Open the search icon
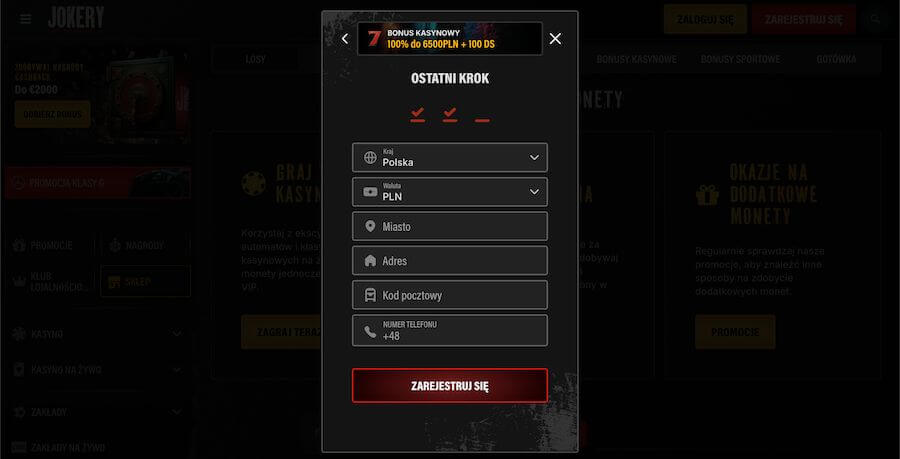 pyautogui.click(x=876, y=19)
